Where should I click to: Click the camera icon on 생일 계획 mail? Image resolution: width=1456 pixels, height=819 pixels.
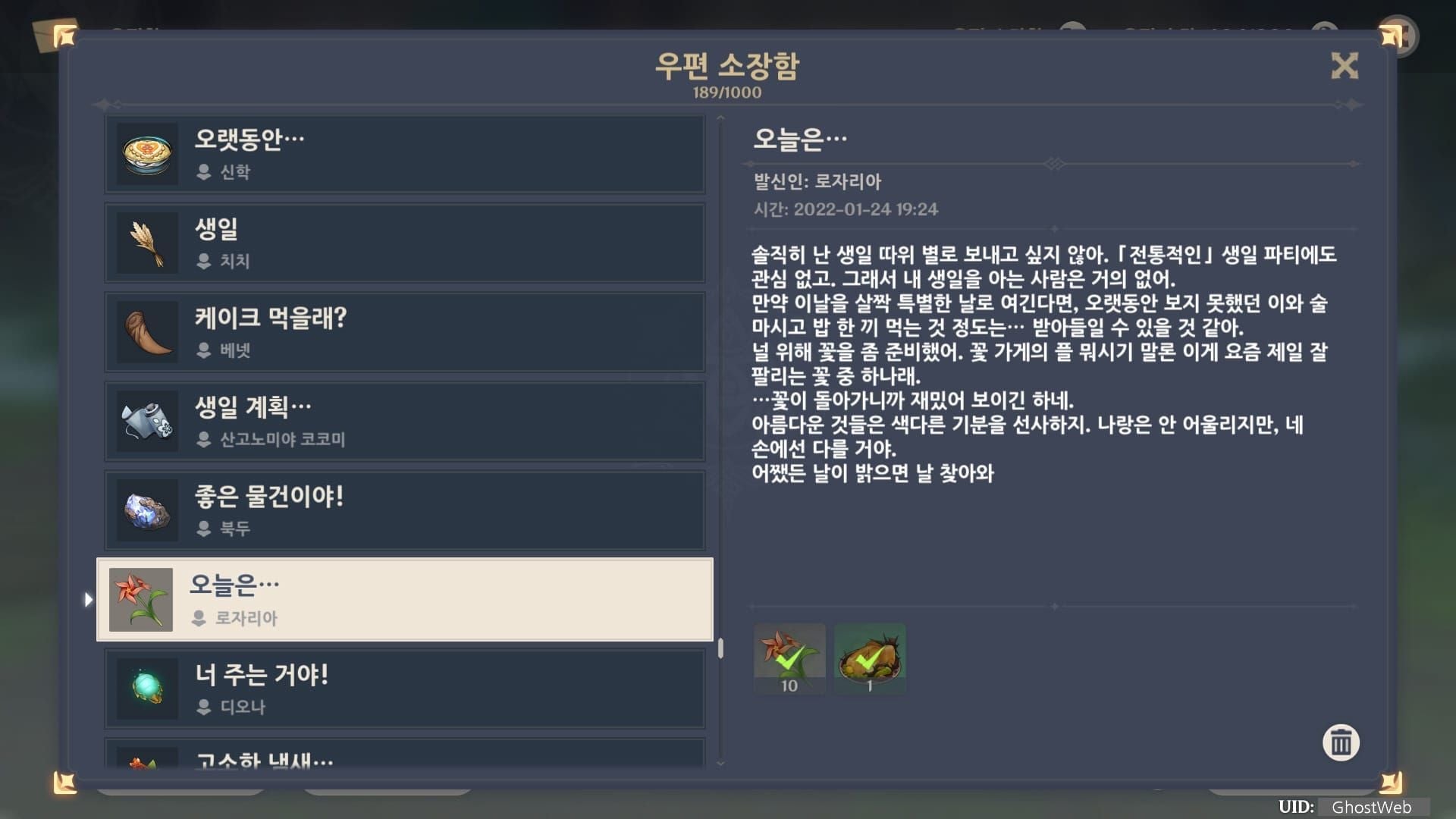pyautogui.click(x=146, y=421)
